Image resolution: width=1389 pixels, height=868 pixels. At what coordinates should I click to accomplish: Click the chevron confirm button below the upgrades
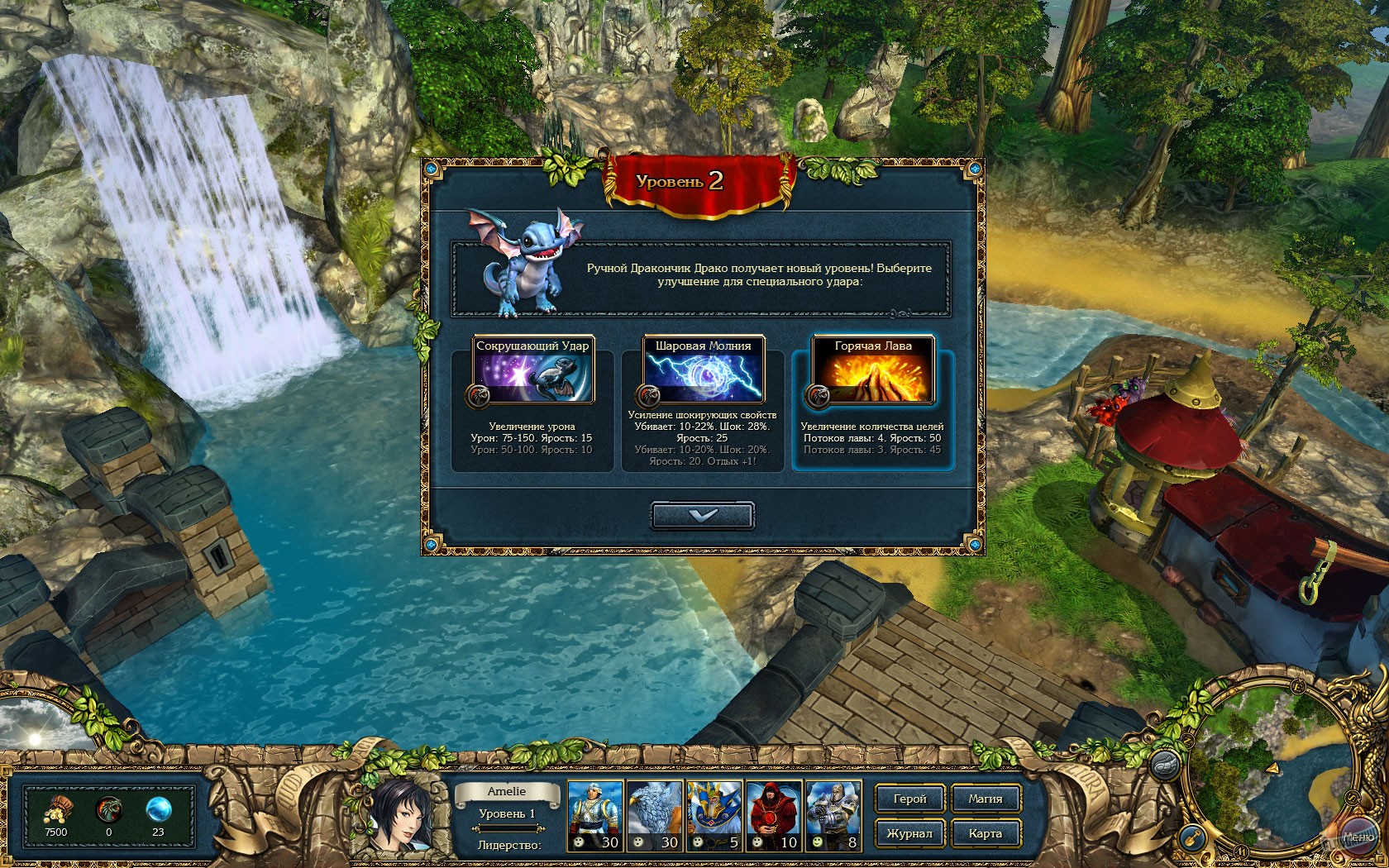(x=704, y=516)
